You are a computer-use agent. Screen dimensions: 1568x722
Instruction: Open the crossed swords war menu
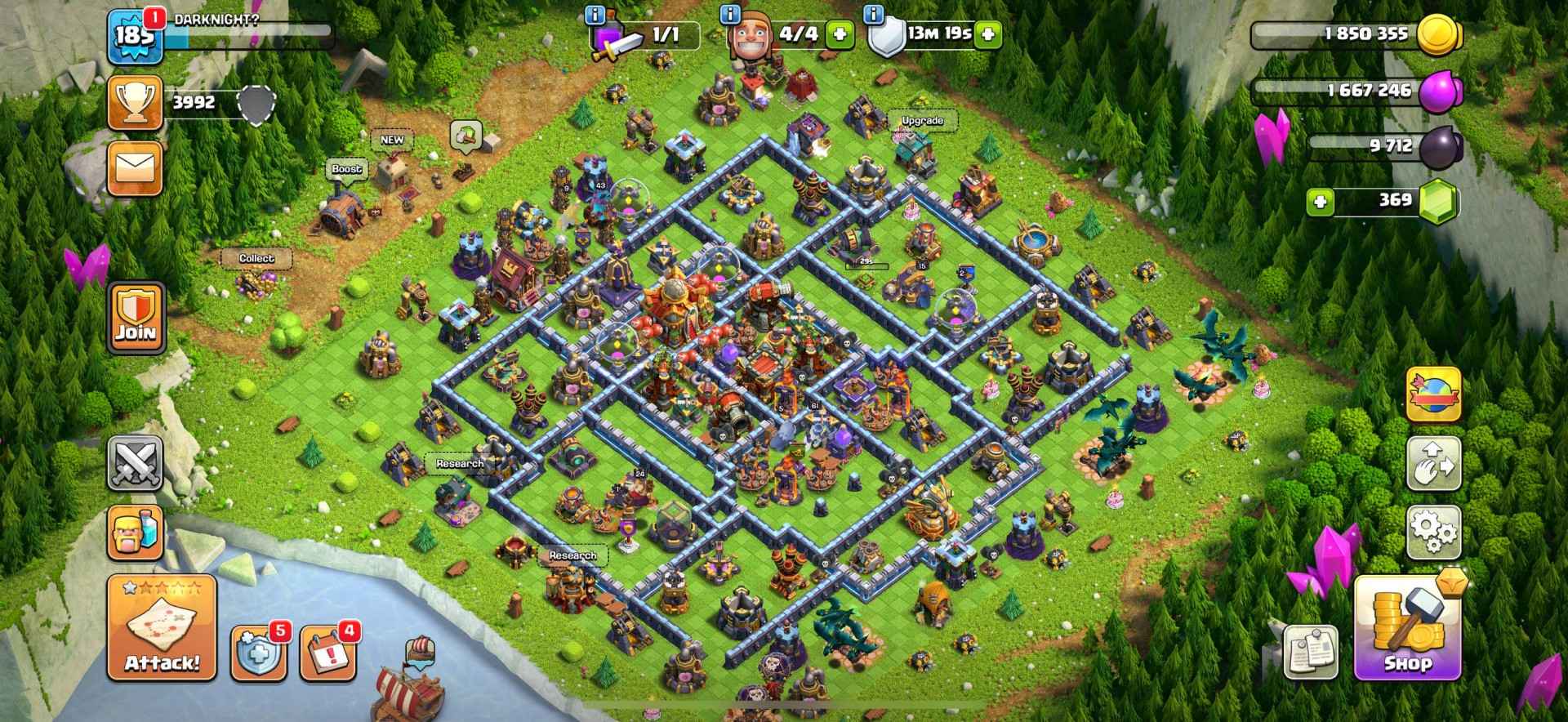pos(135,462)
